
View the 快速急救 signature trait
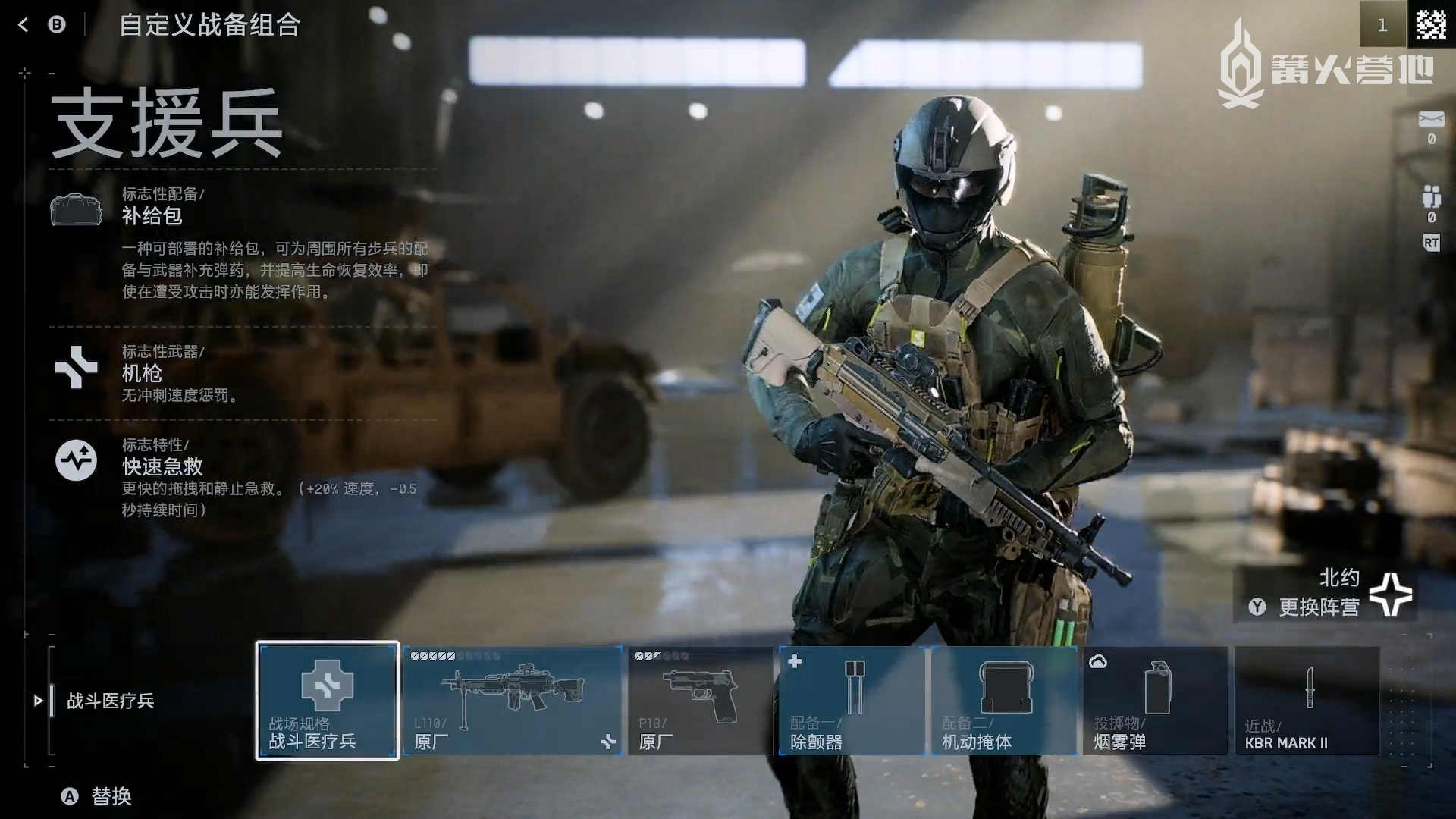162,466
